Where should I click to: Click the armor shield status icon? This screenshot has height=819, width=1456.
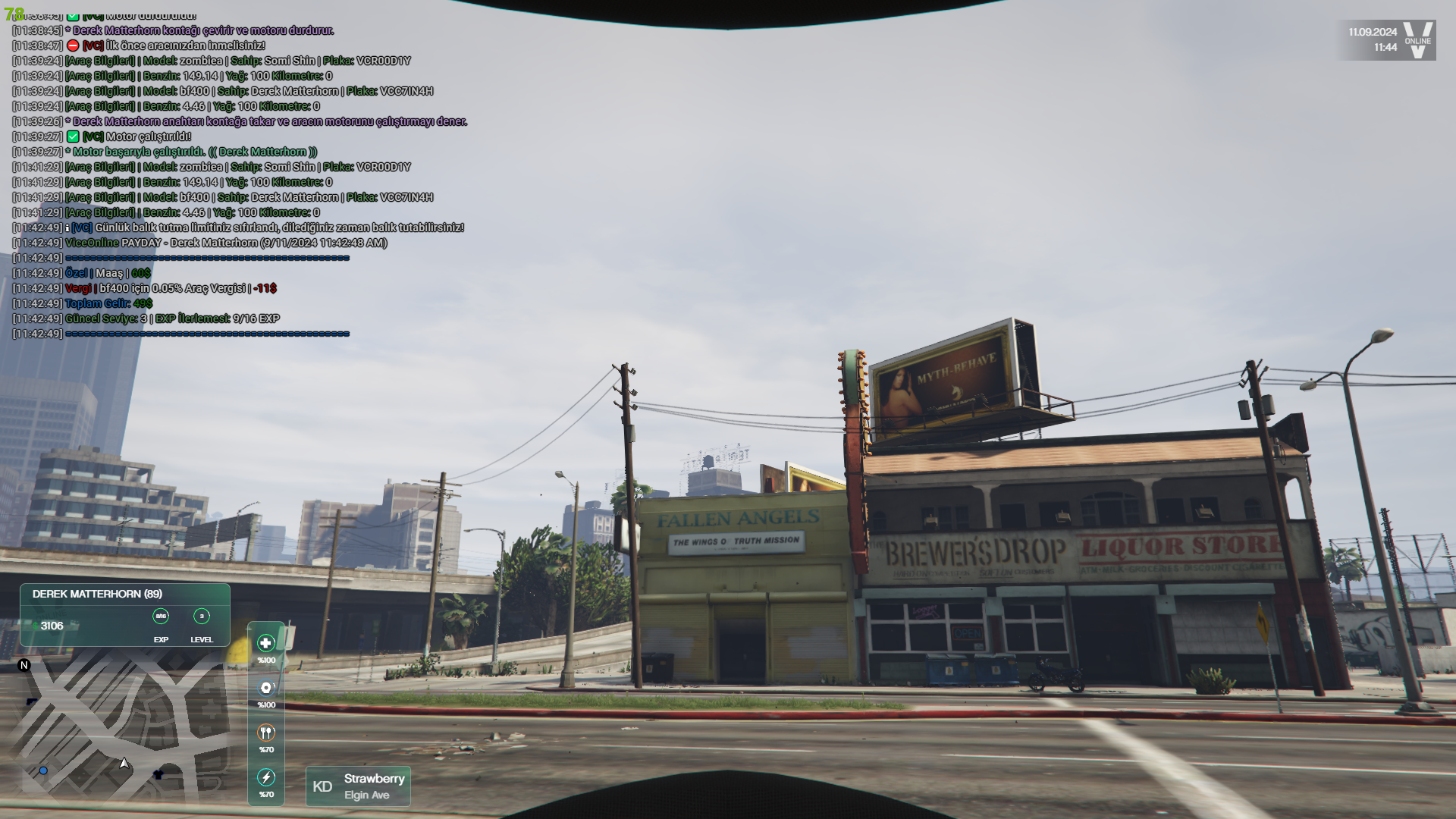266,688
